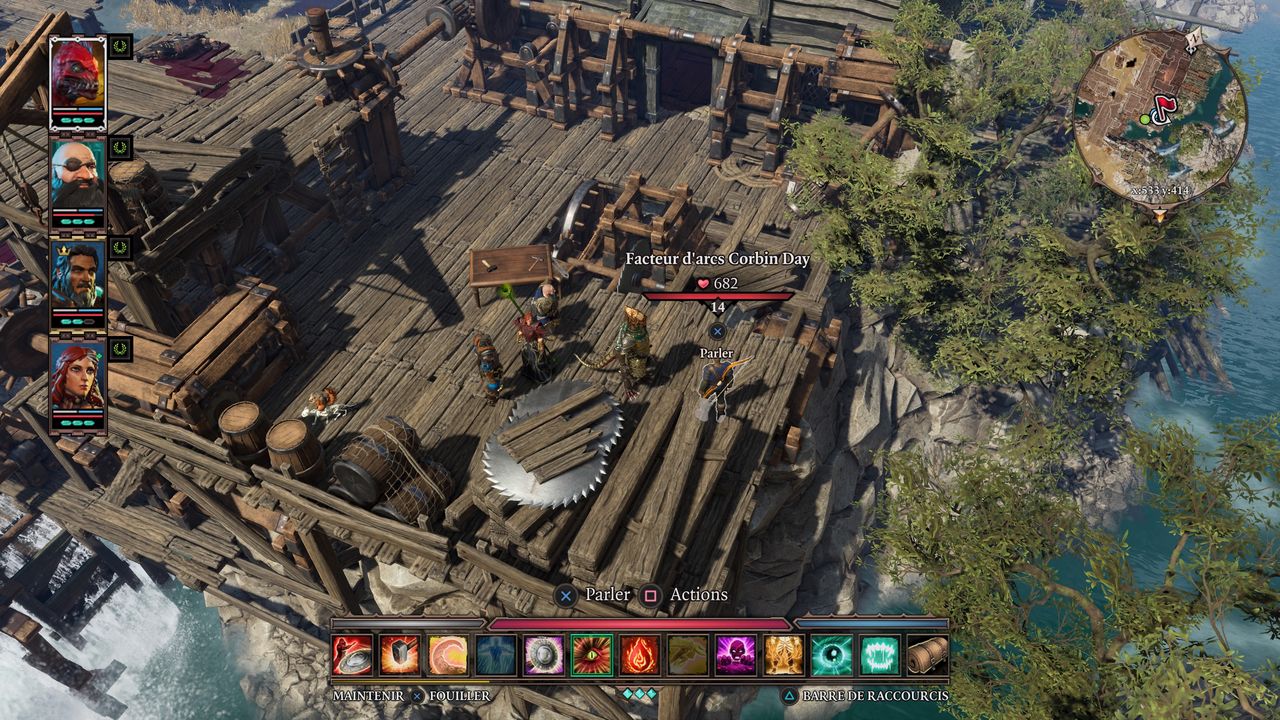Use the highlighted reptile eye skill
1280x720 pixels.
(592, 655)
